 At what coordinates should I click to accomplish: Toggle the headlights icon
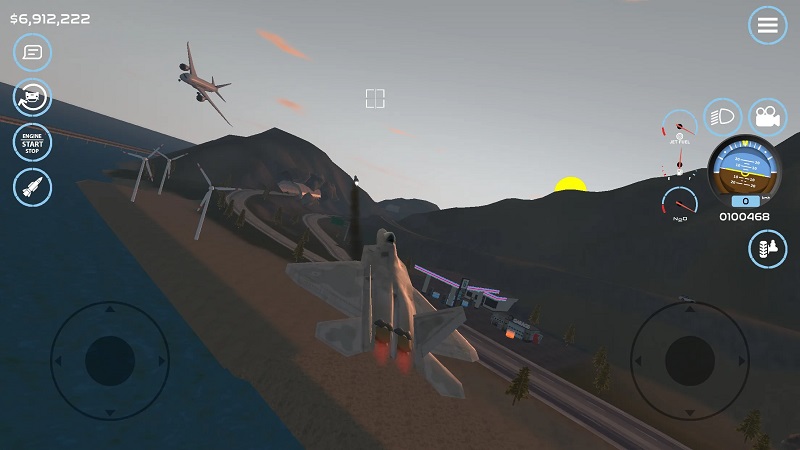(722, 117)
